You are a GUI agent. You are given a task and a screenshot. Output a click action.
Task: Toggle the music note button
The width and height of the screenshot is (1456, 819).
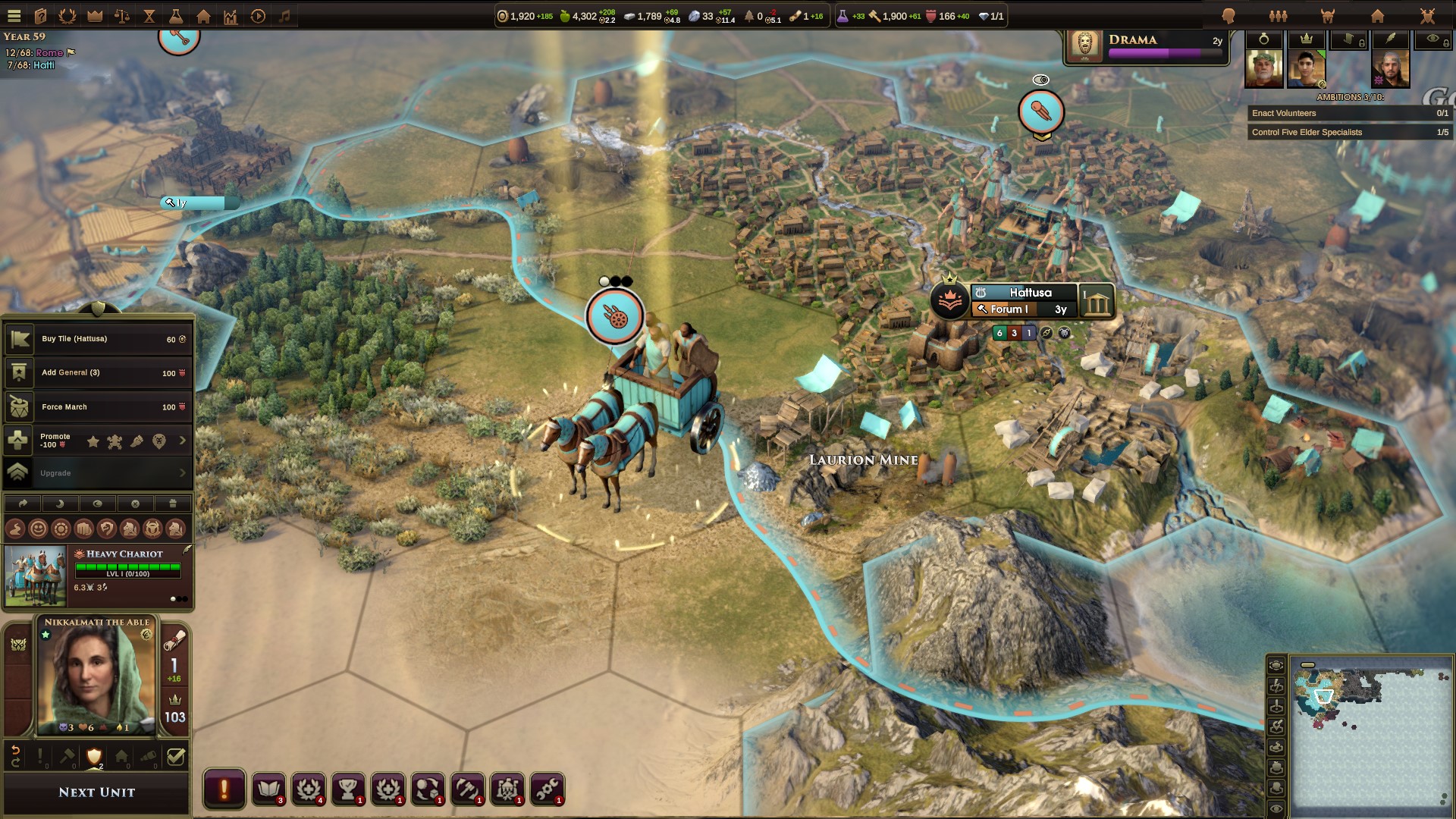[285, 16]
